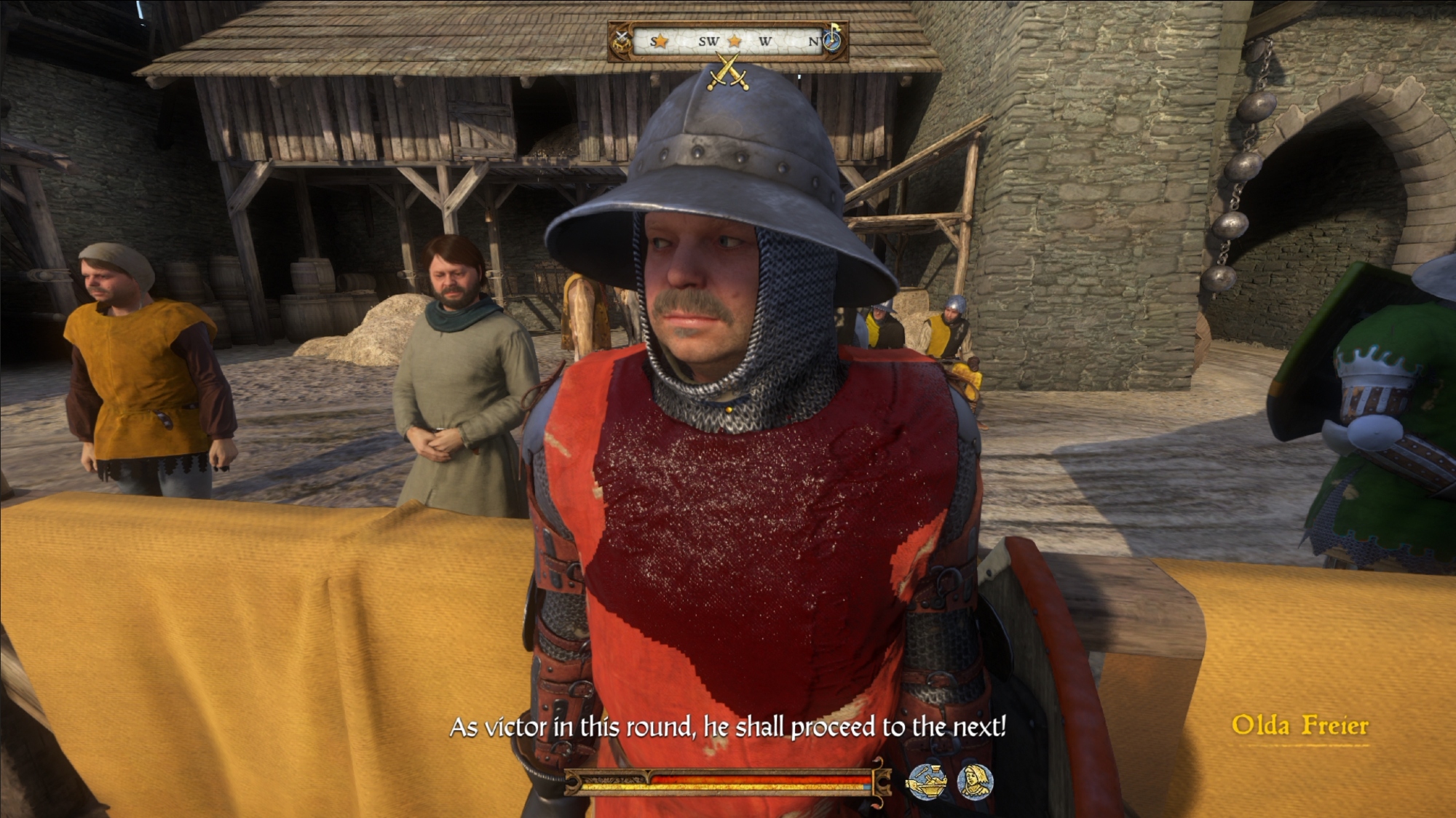Inspect the hooded woman status icon

tap(975, 782)
